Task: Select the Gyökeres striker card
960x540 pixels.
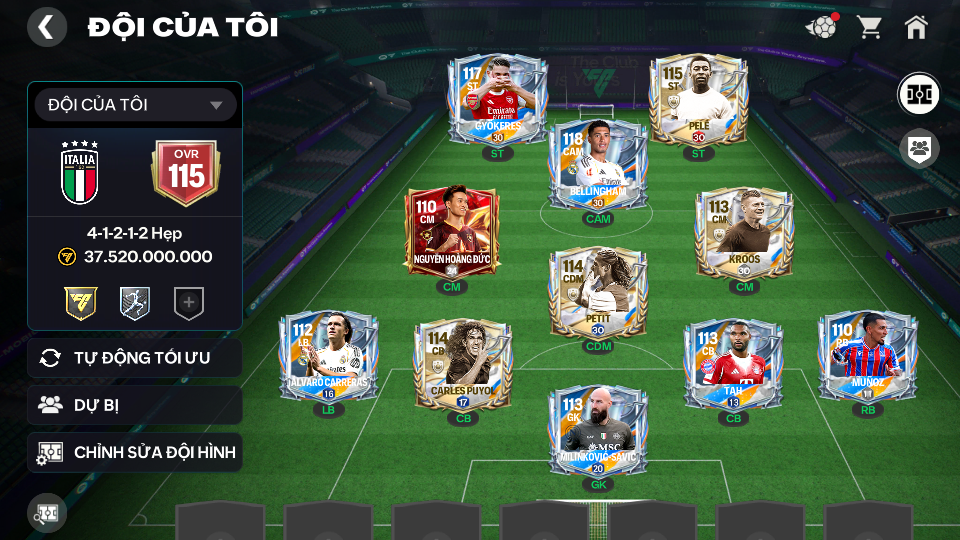Action: pos(497,102)
